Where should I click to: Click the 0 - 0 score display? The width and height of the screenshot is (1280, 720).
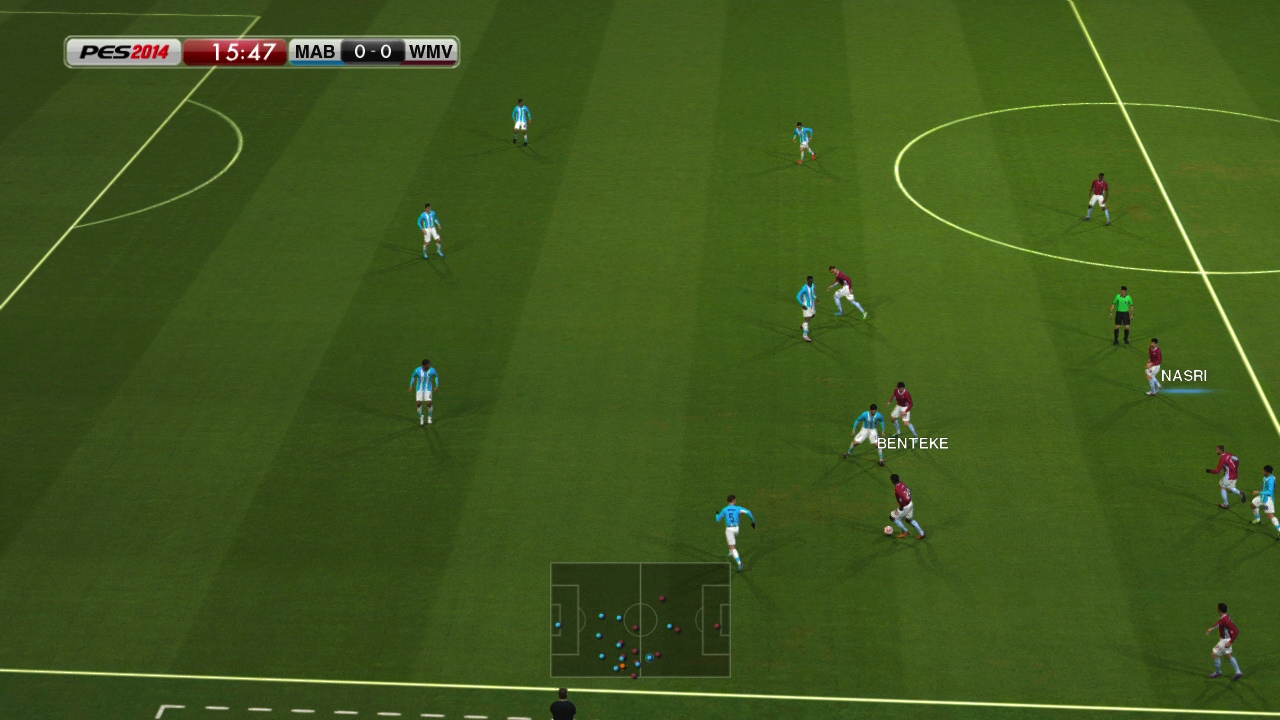click(x=372, y=51)
